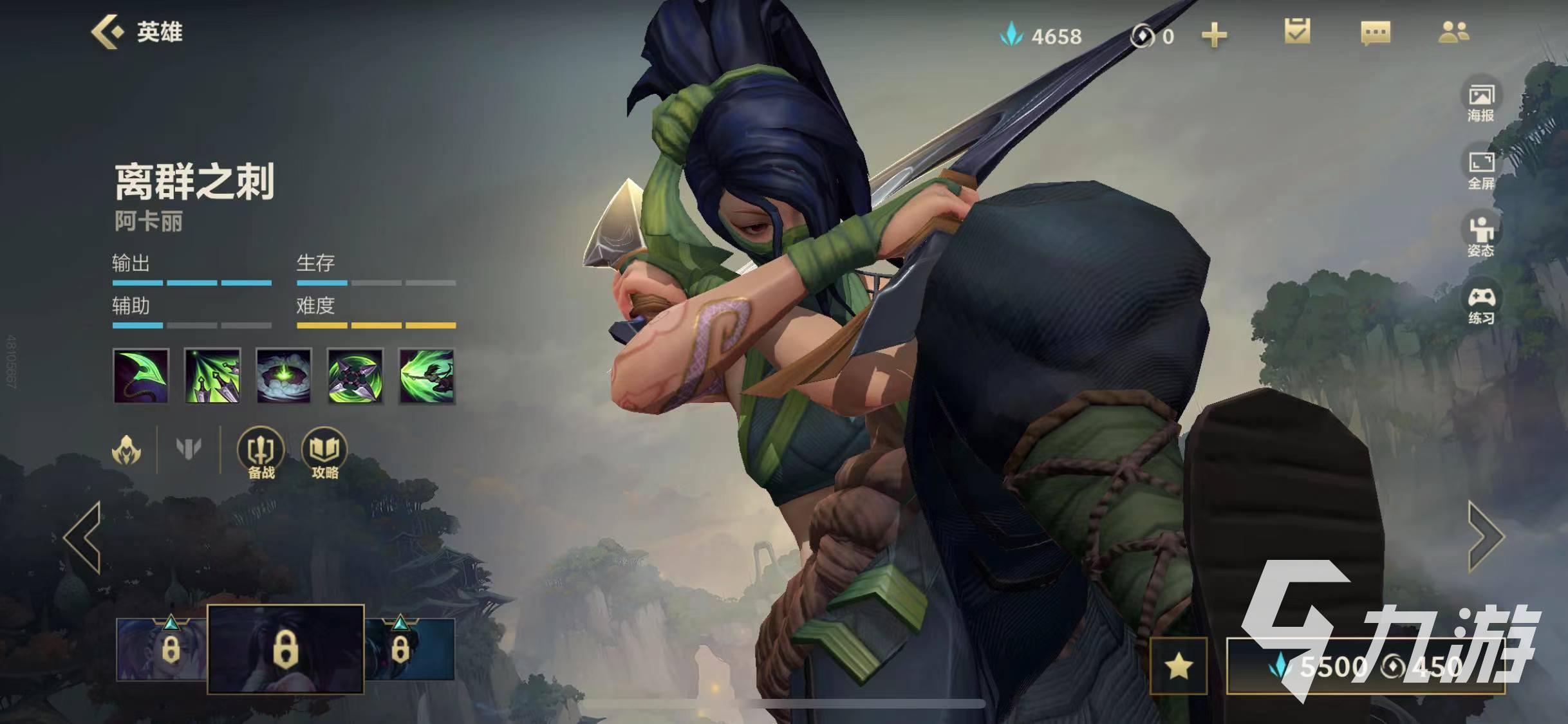Select the dashing ultimate ability icon
Viewport: 1568px width, 724px height.
427,376
